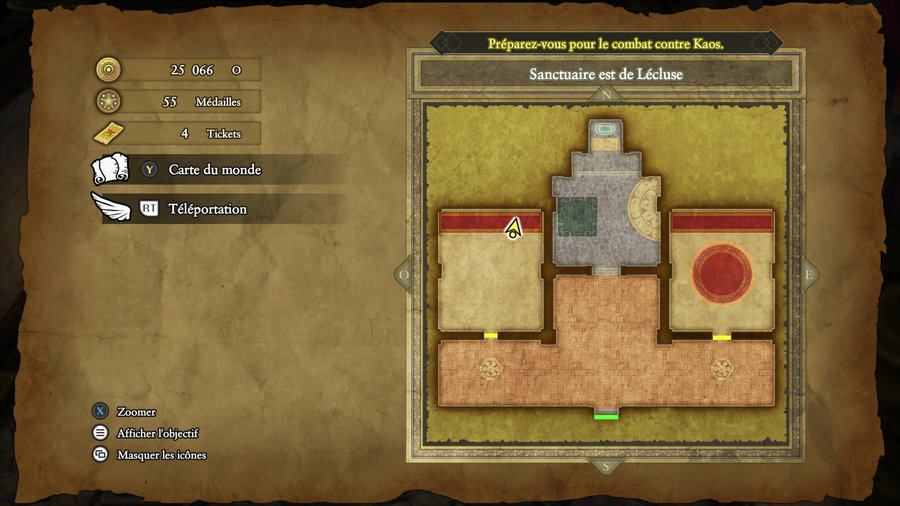Click the red circular room on the map
Image resolution: width=900 pixels, height=506 pixels.
pos(722,274)
